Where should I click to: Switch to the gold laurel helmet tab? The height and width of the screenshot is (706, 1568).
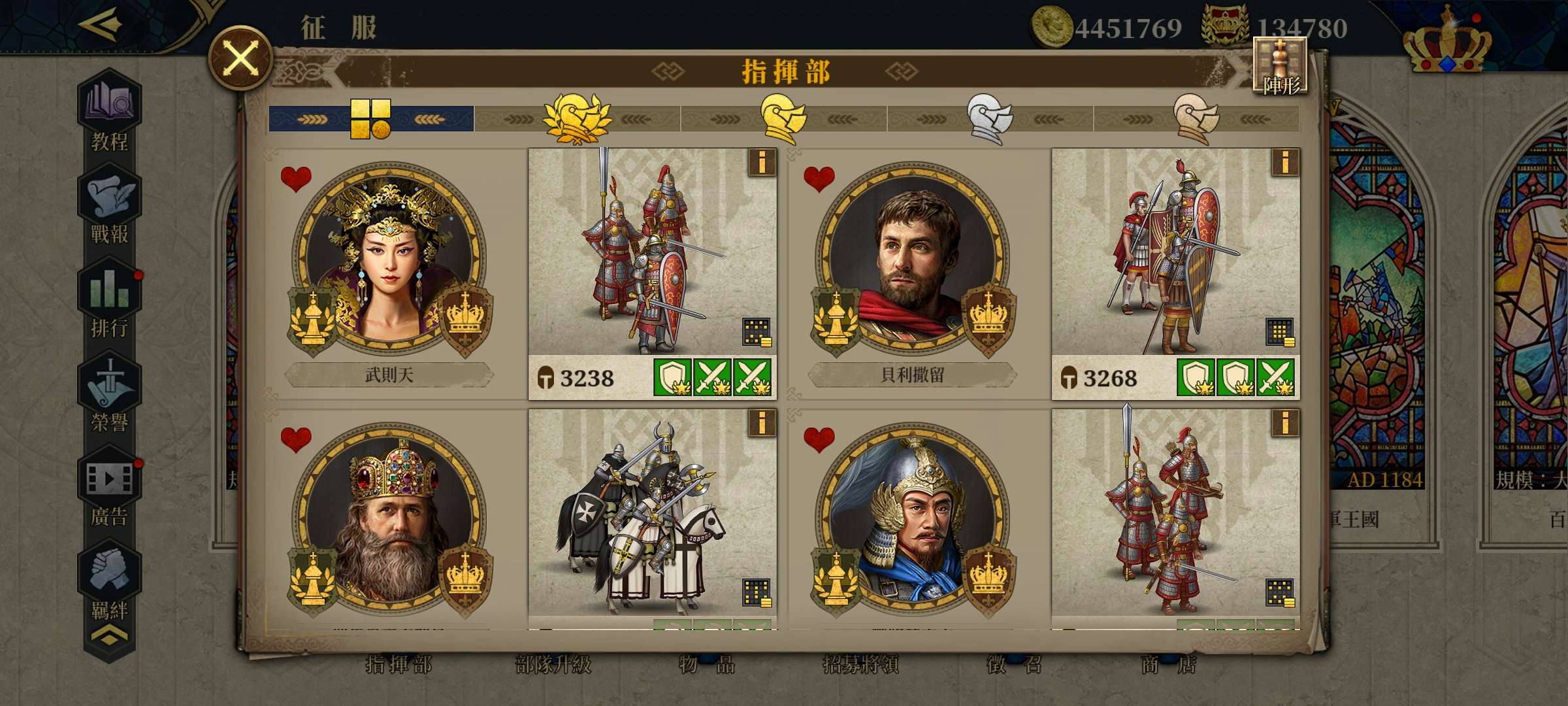pyautogui.click(x=577, y=119)
